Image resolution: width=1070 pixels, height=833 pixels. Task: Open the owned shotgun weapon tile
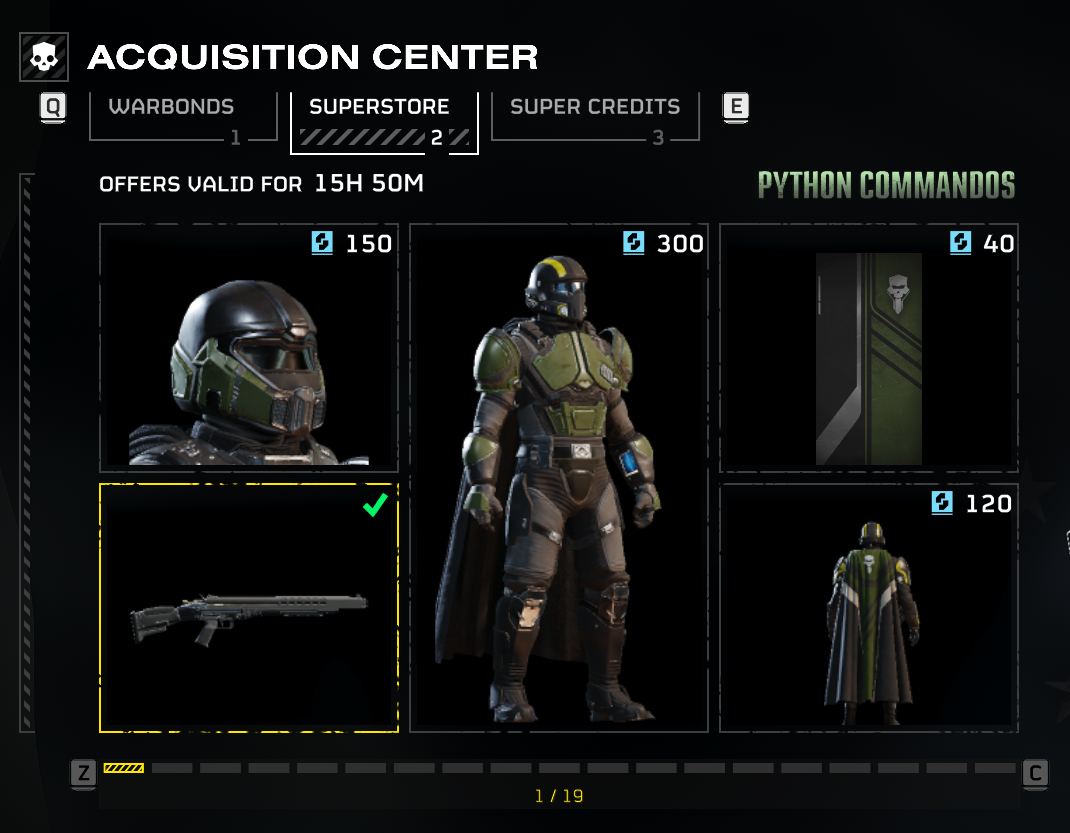pos(249,608)
